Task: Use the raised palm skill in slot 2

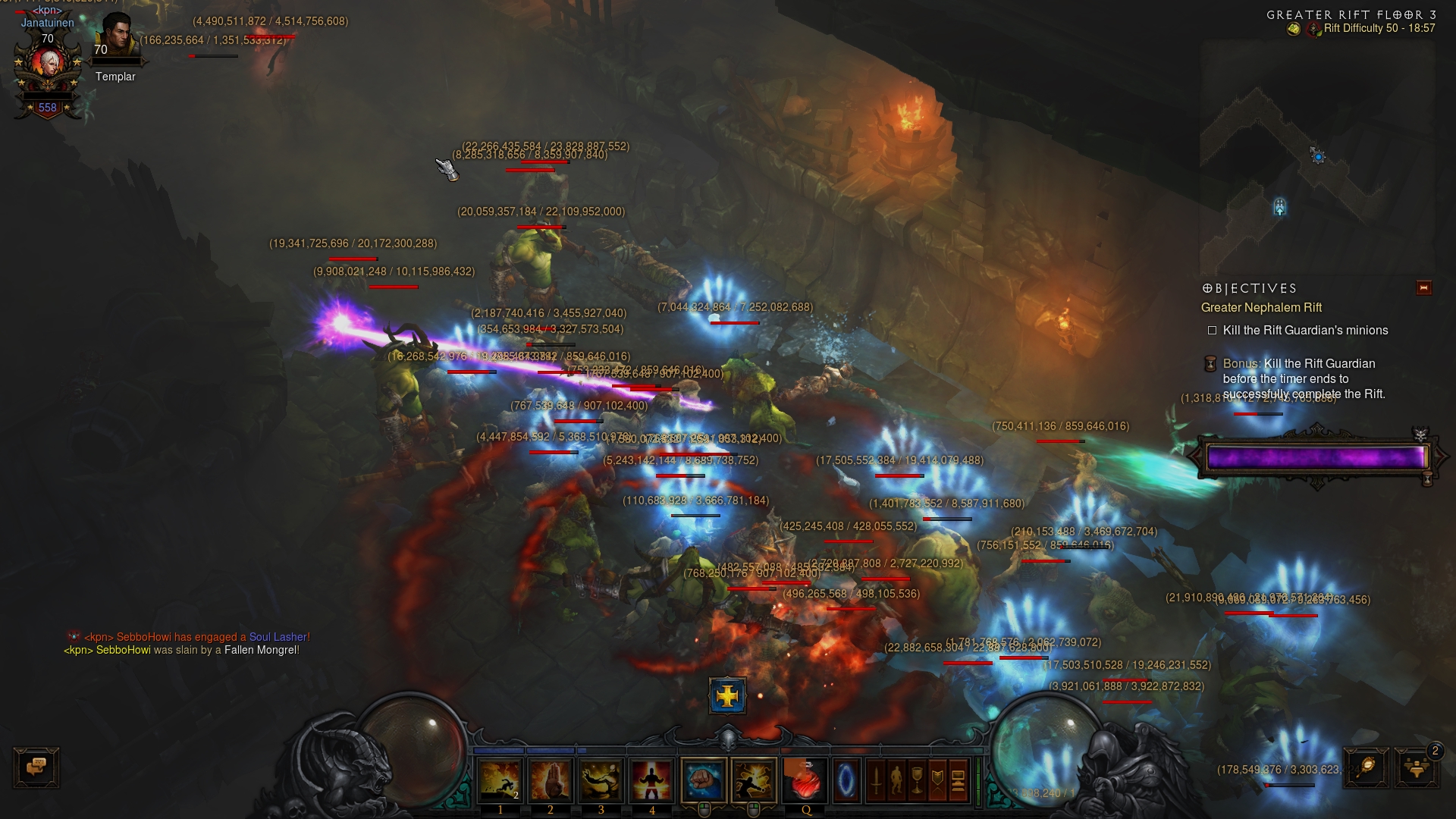Action: (551, 780)
